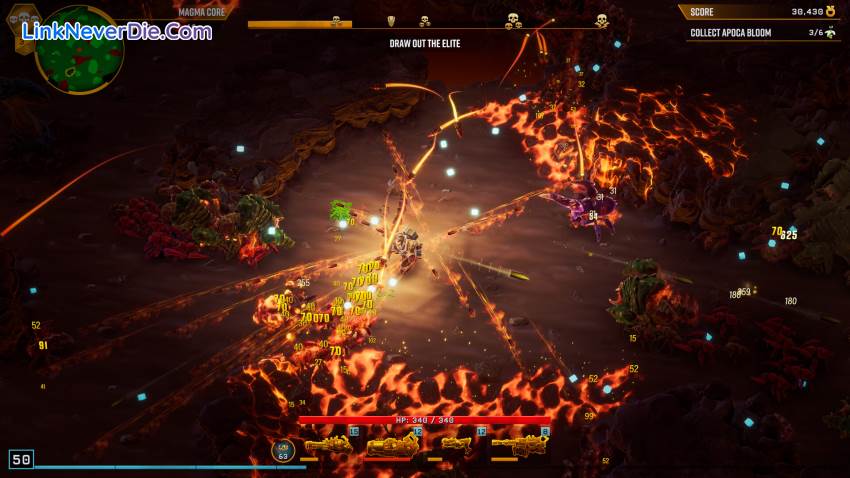Click the shield marker on wave progress bar
Image resolution: width=850 pixels, height=478 pixels.
pos(391,21)
